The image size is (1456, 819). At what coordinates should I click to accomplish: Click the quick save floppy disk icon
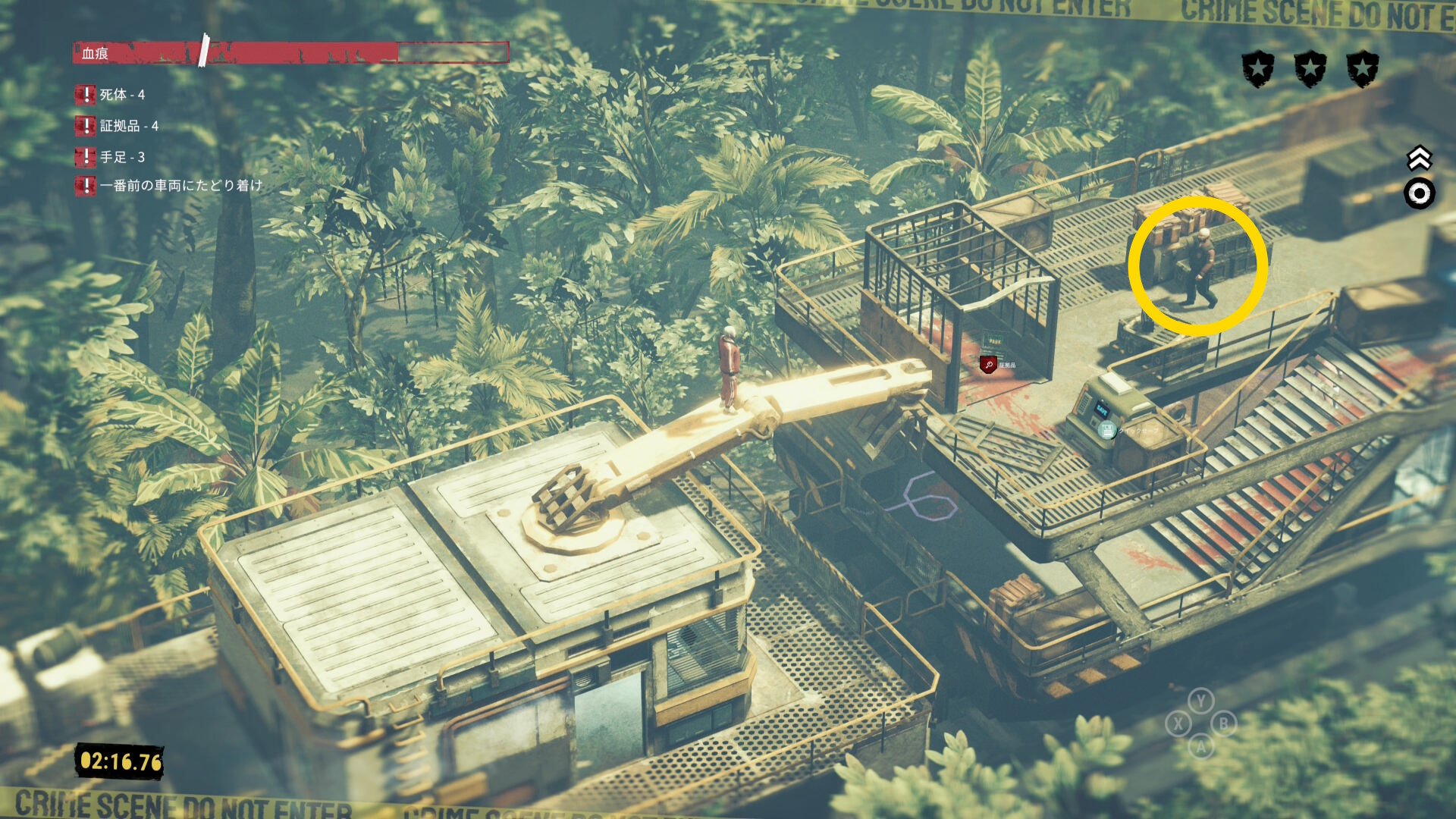click(1107, 431)
